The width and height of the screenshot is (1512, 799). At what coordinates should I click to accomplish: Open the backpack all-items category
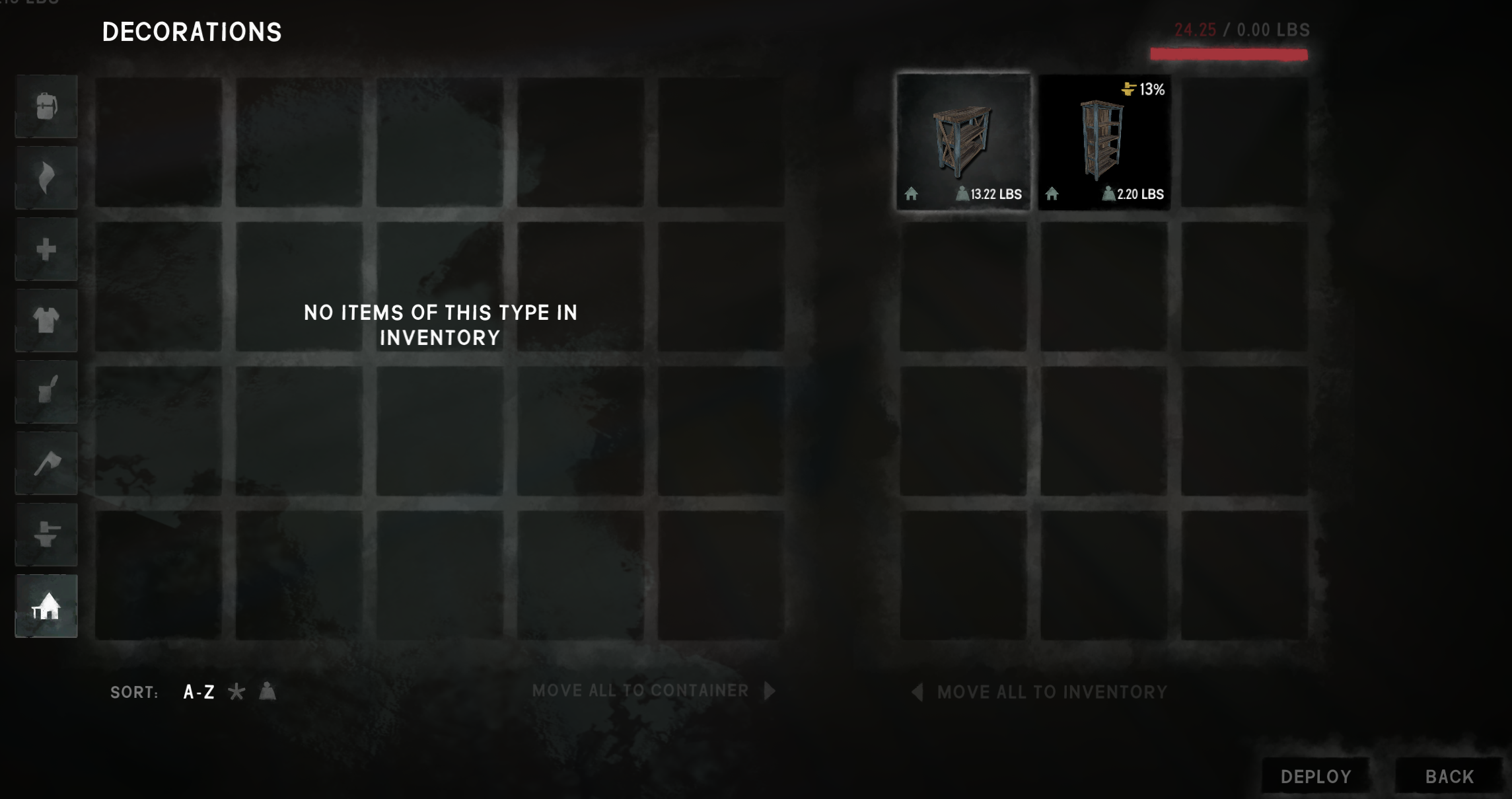[46, 106]
